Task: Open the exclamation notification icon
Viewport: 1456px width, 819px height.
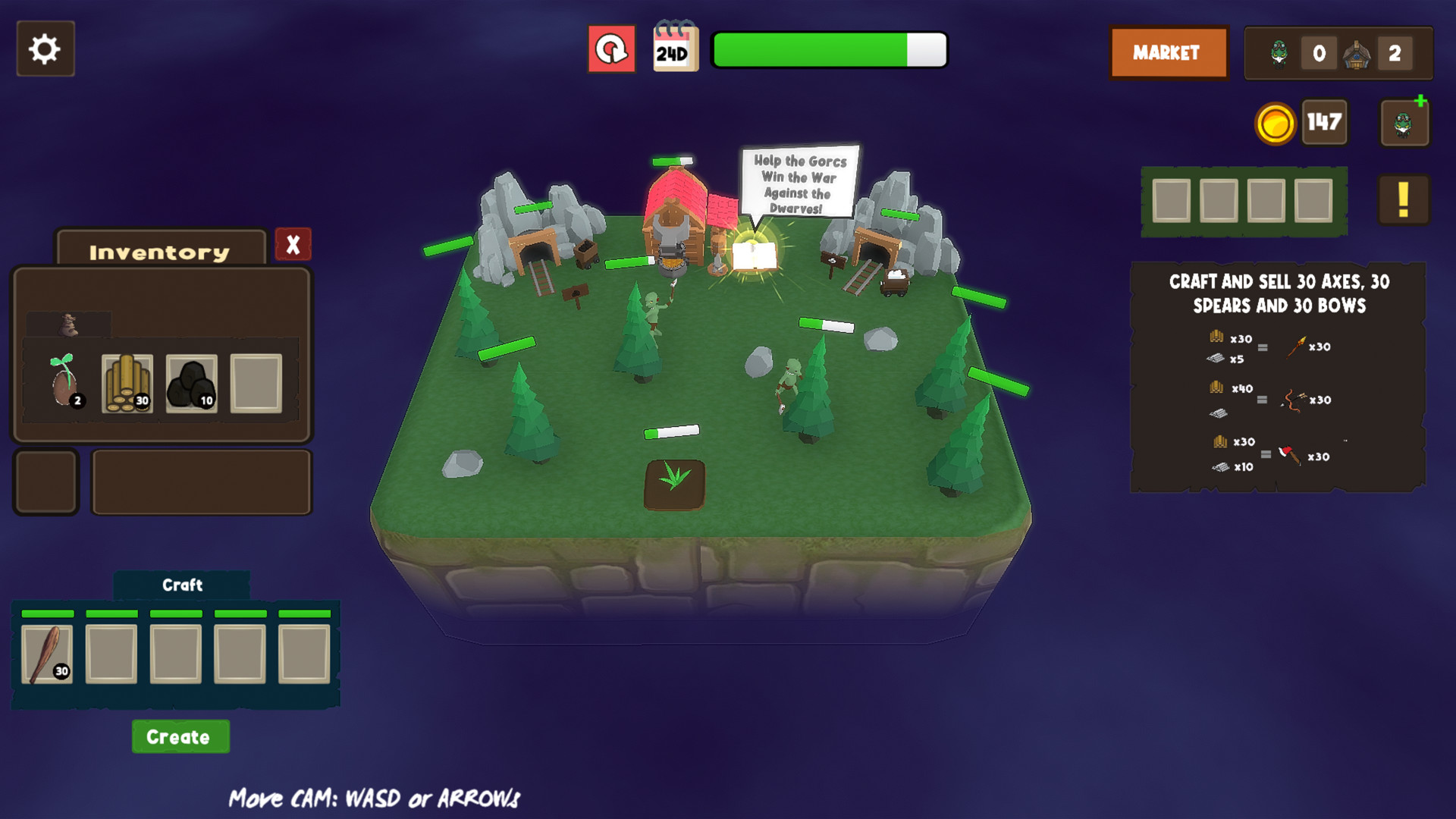Action: point(1402,199)
